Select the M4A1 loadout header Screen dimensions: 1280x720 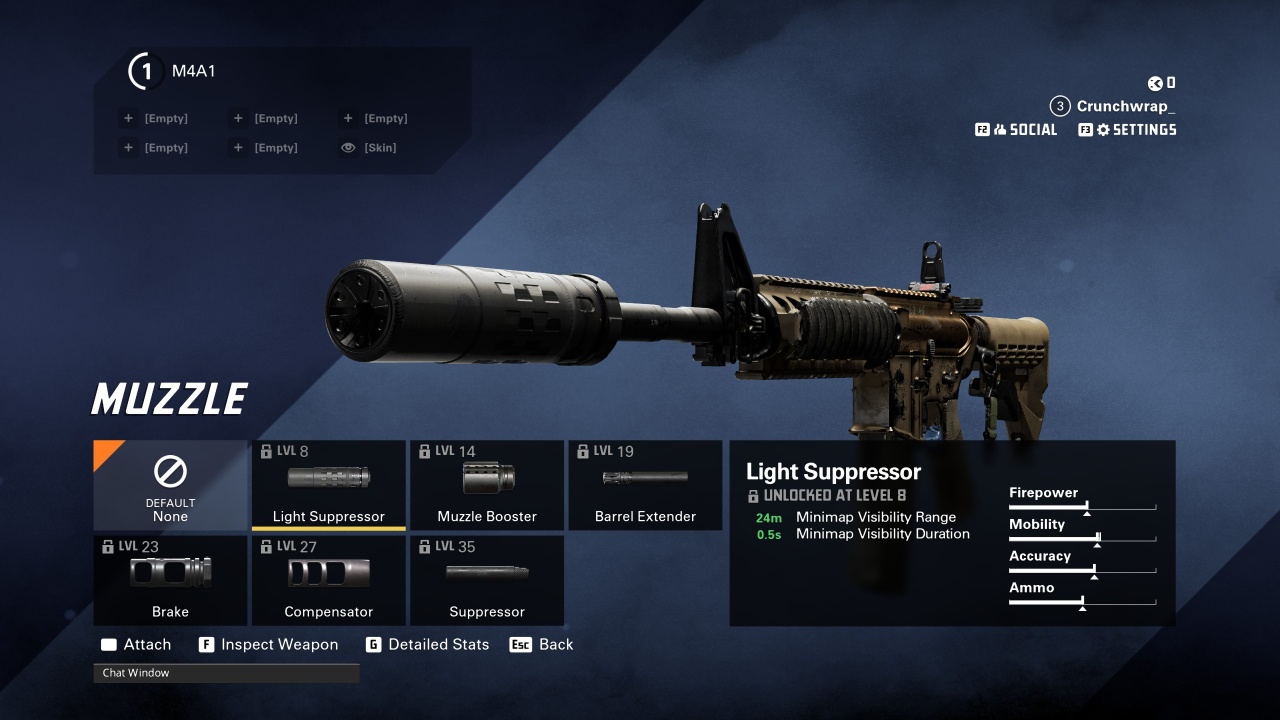193,71
